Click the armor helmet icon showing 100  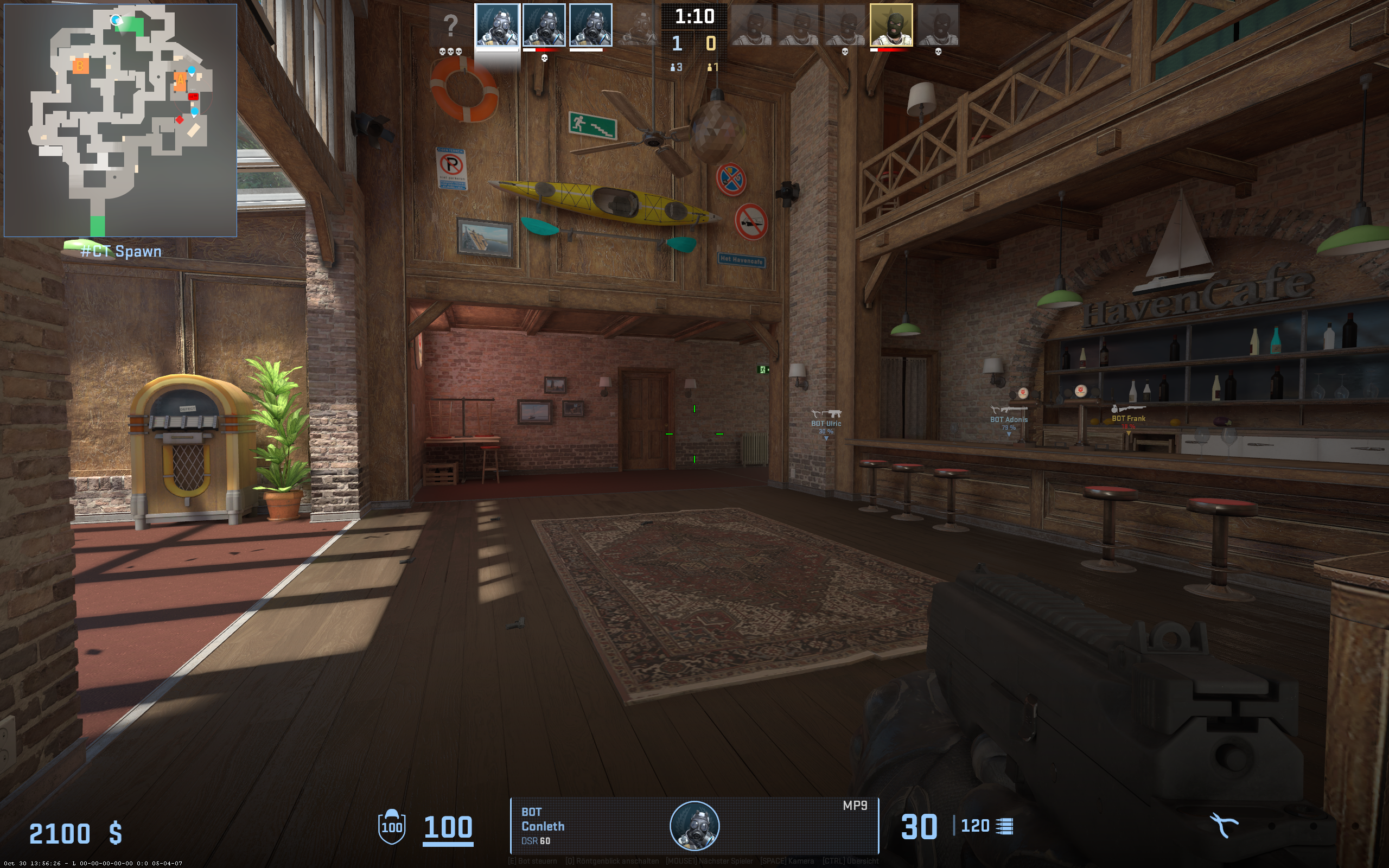coord(392,826)
